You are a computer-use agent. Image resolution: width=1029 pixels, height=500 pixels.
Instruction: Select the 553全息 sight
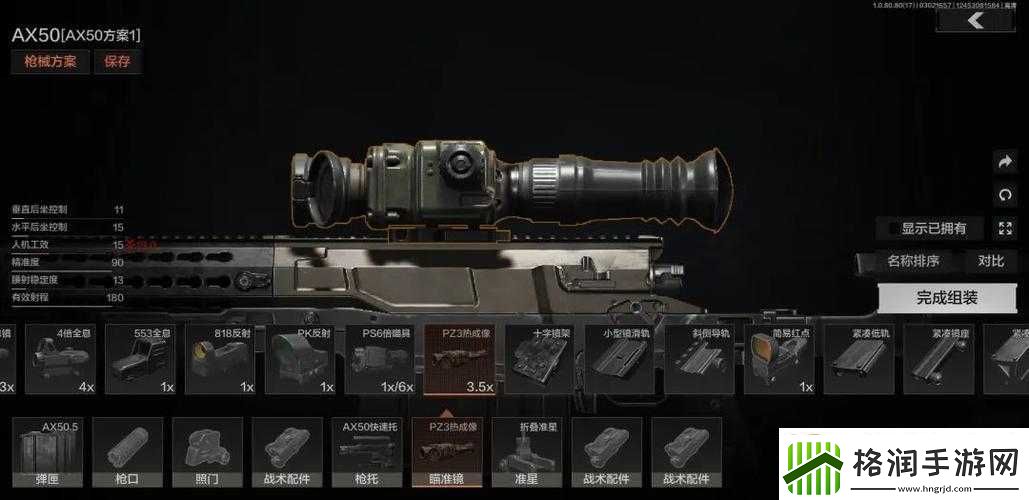[x=142, y=359]
